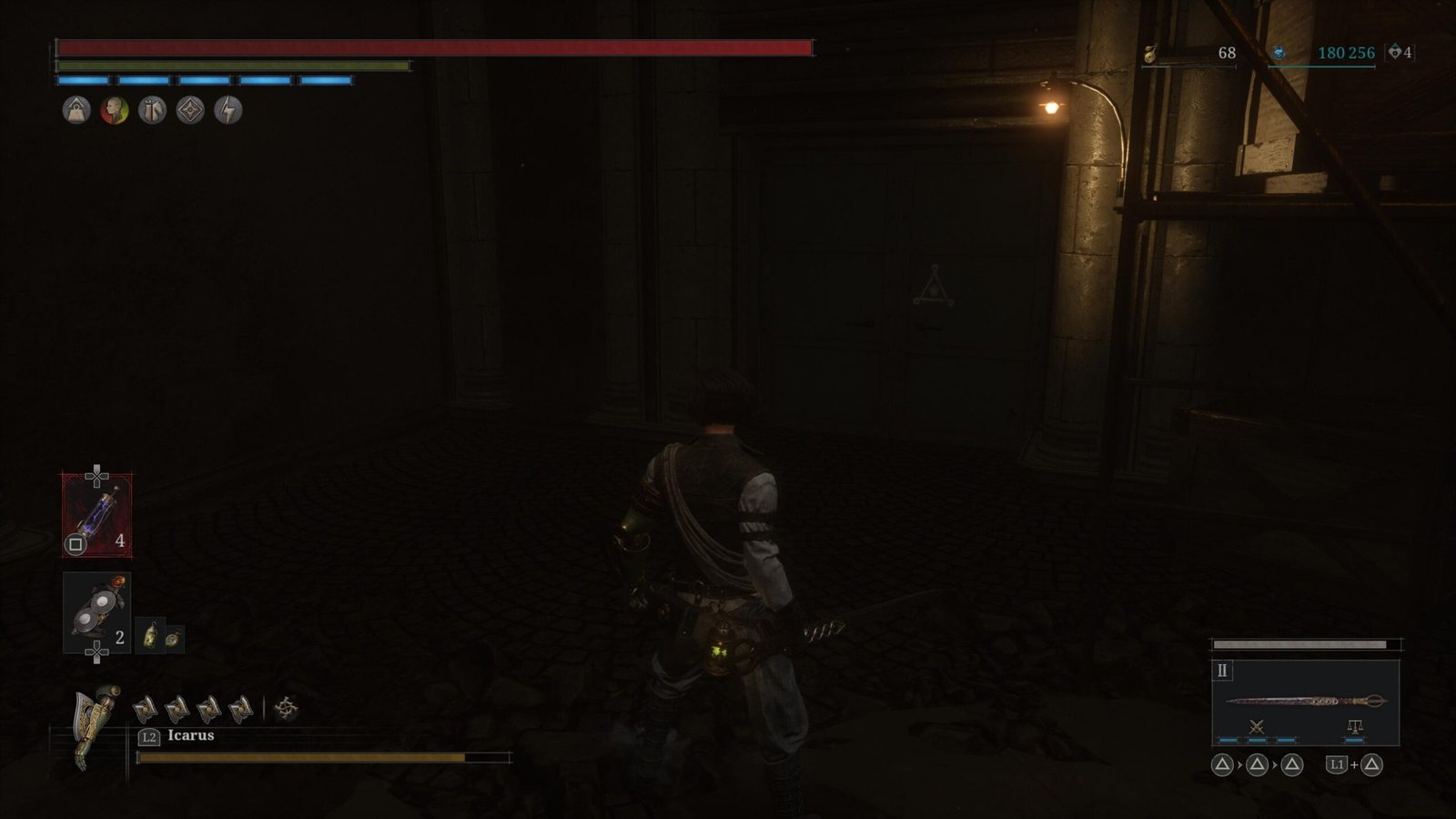Click the lantern item icon
The image size is (1456, 819).
[x=150, y=635]
